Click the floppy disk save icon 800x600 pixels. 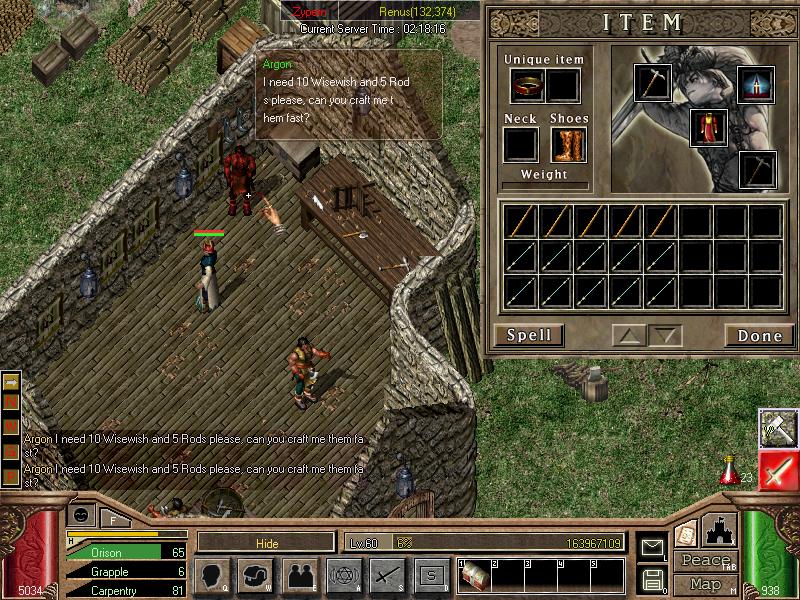[653, 579]
